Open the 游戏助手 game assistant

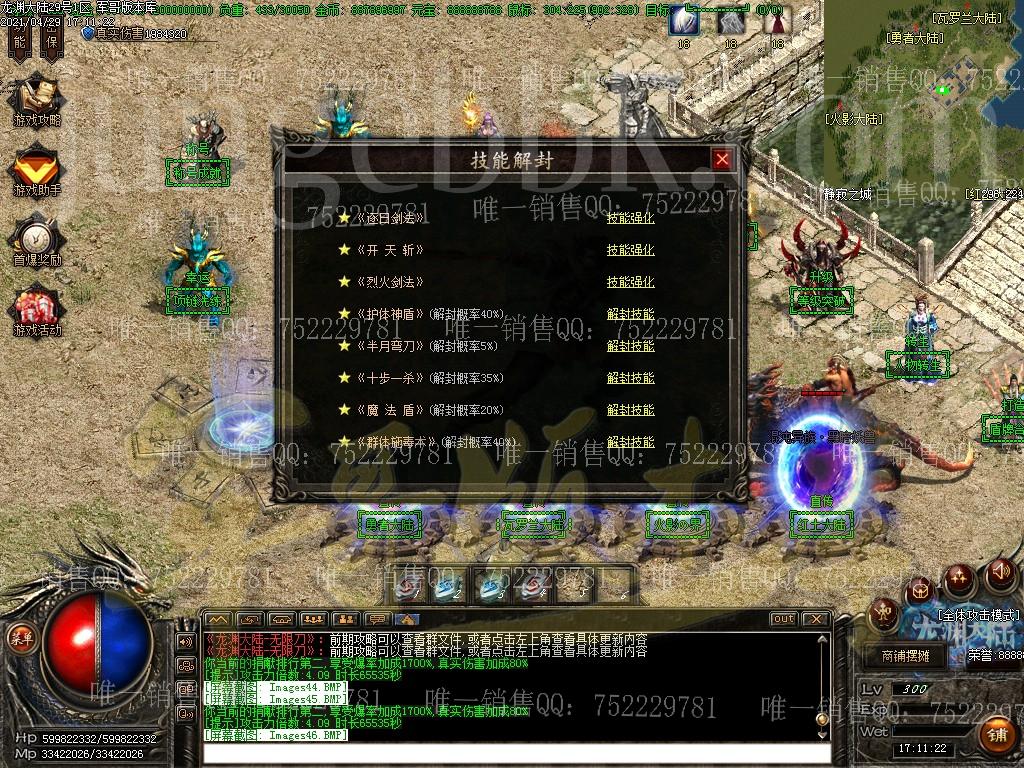point(36,170)
